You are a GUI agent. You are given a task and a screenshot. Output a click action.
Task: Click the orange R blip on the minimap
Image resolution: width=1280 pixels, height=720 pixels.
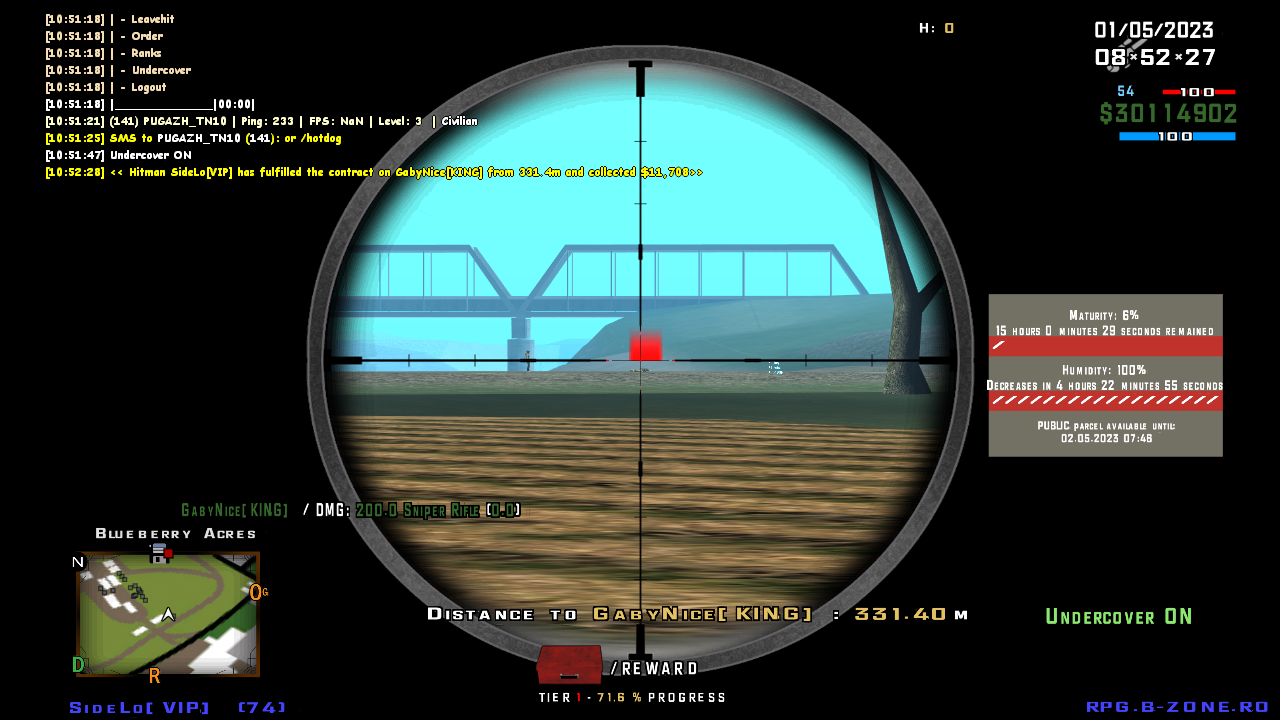pyautogui.click(x=155, y=675)
